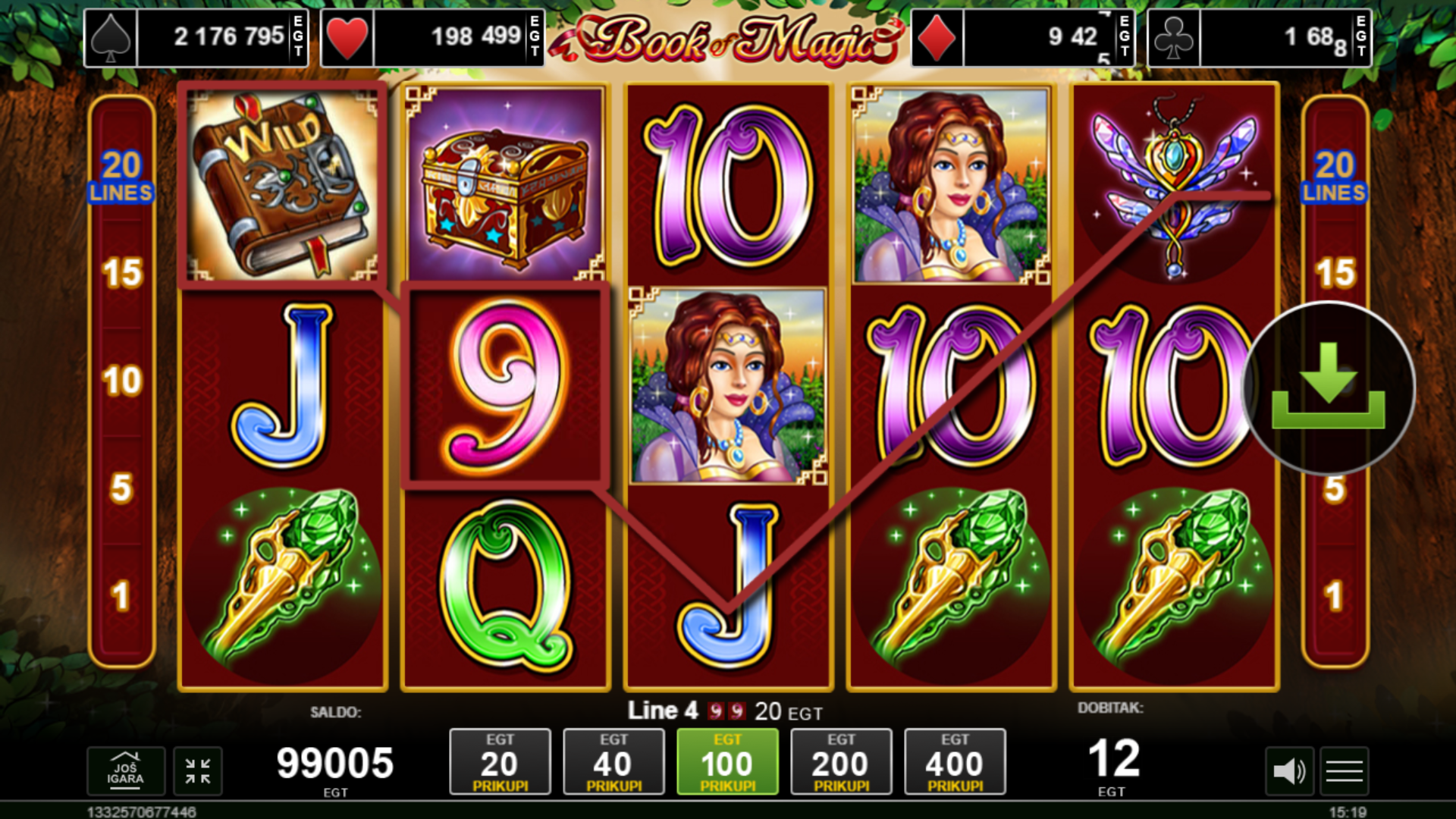Place a 20 EGT bet
1456x819 pixels.
[x=500, y=762]
